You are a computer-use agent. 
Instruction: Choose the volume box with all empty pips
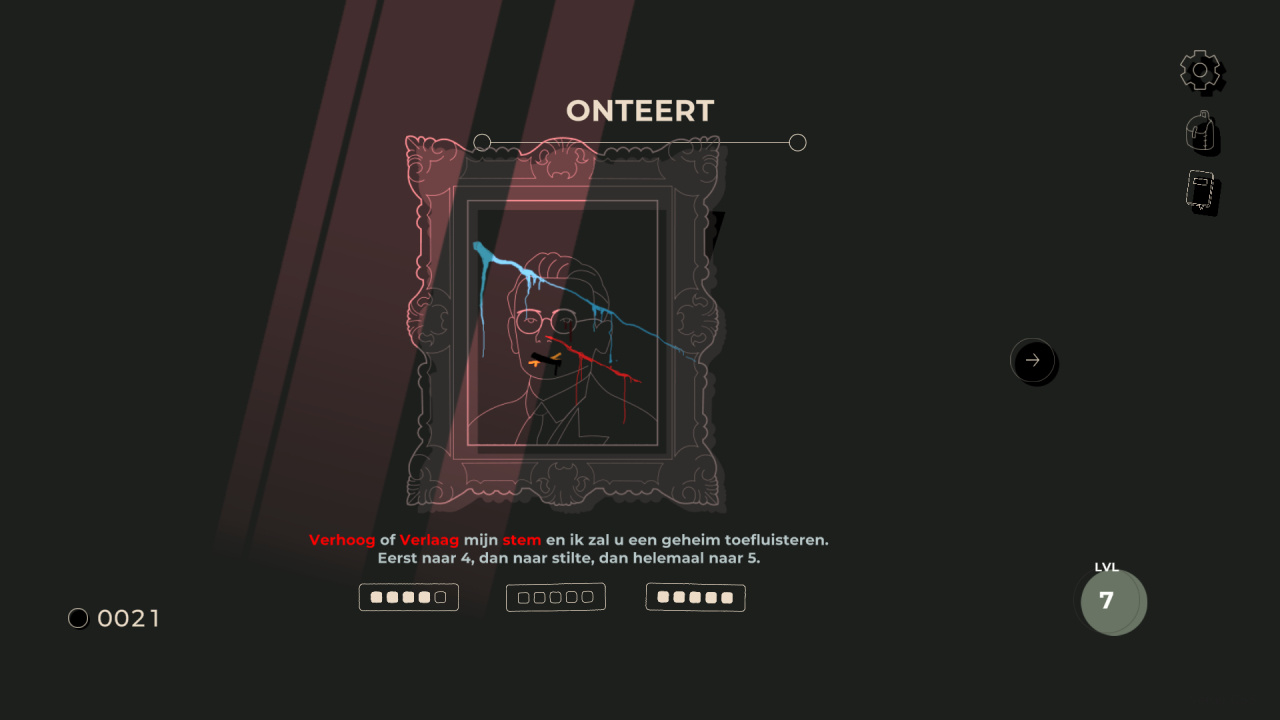[x=556, y=597]
